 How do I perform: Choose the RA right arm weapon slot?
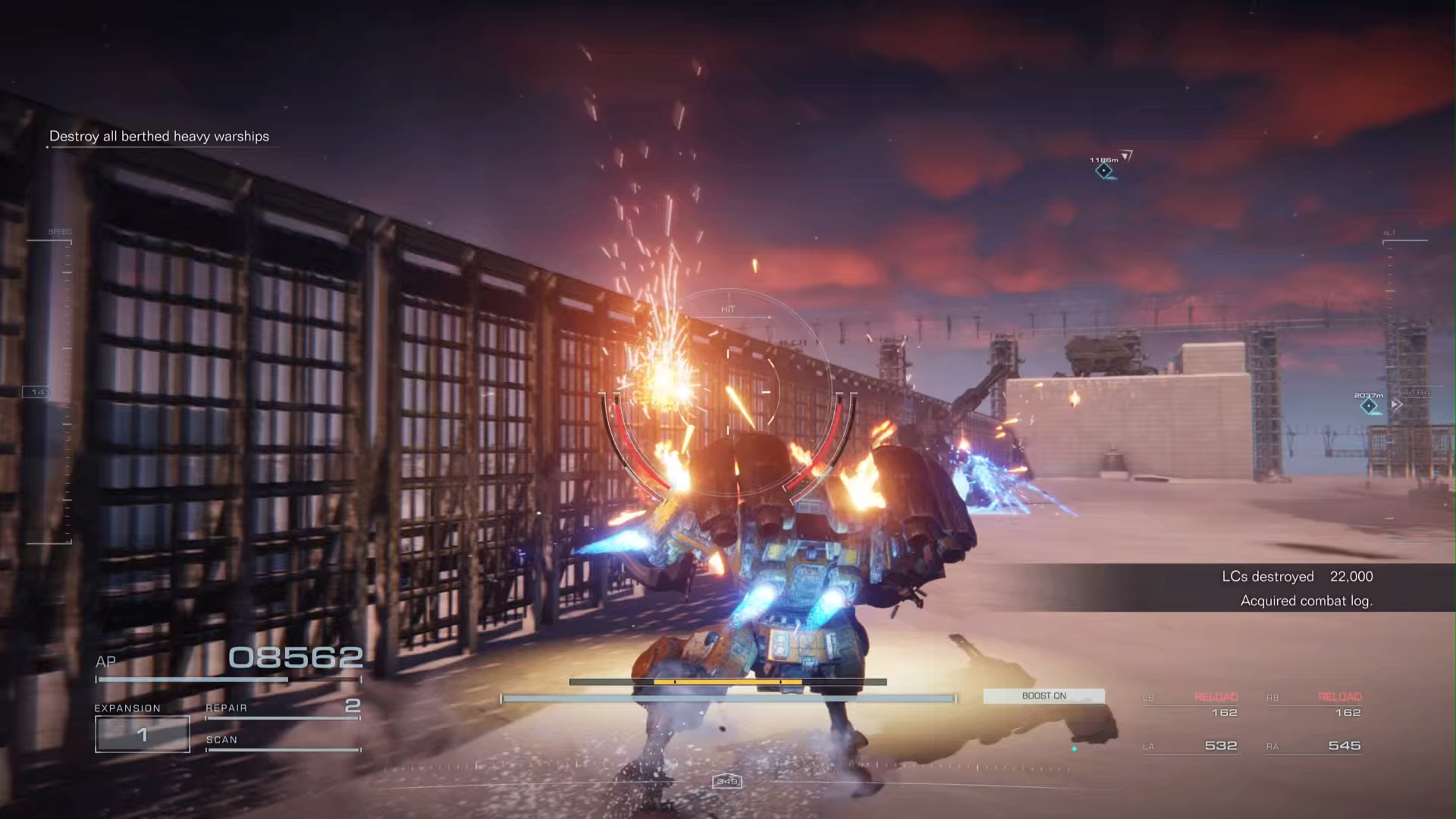pos(1314,746)
